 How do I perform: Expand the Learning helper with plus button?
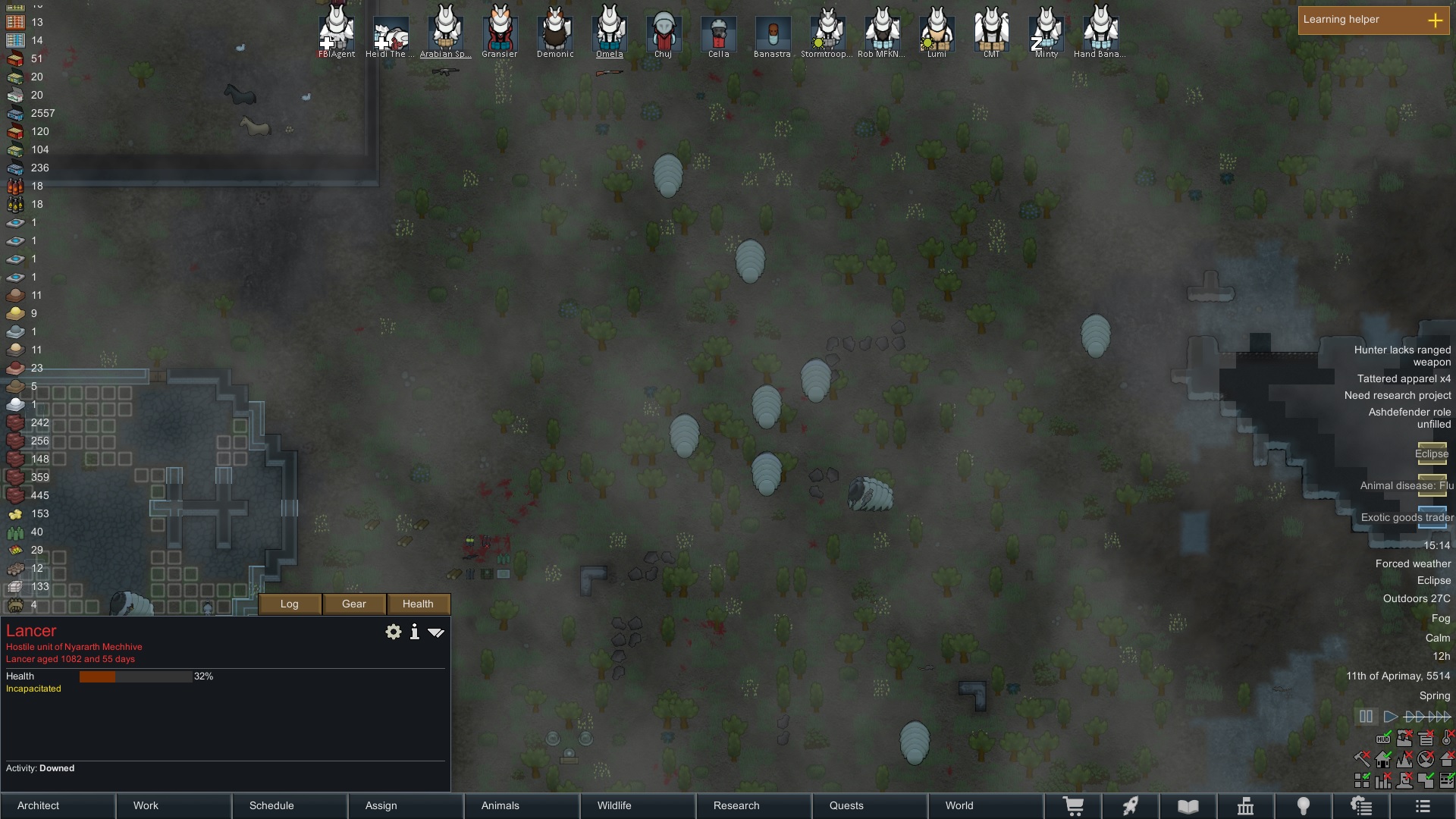click(1435, 20)
